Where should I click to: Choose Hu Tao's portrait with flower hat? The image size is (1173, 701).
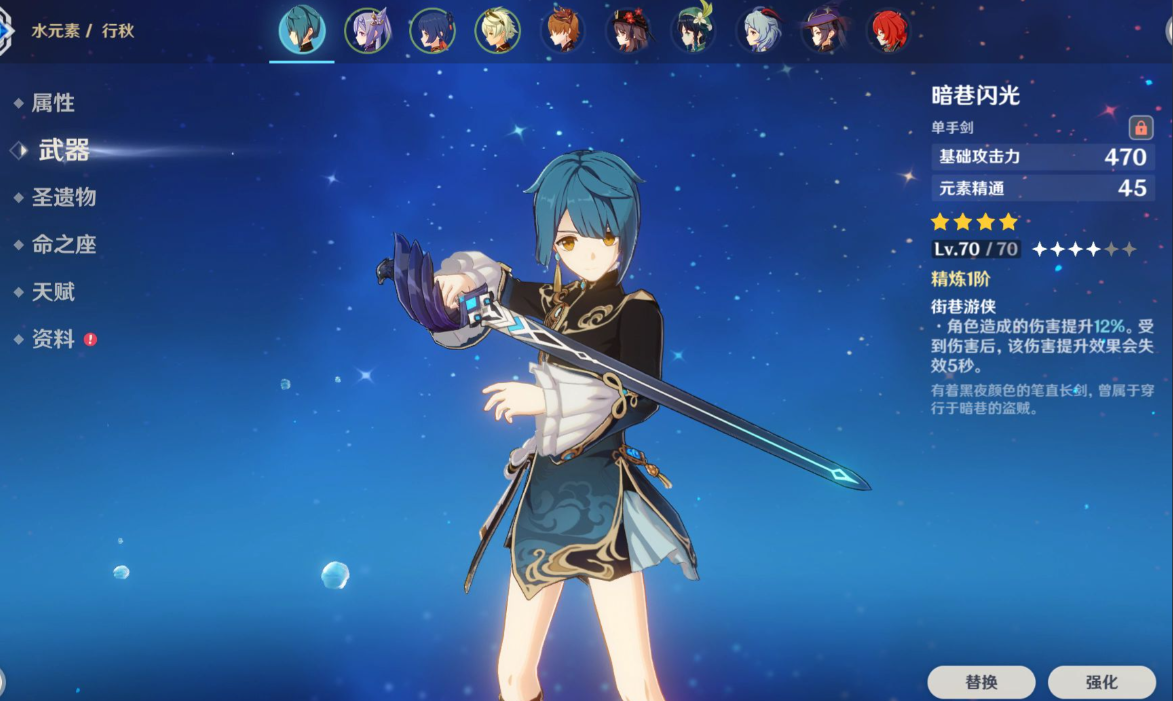pyautogui.click(x=628, y=31)
